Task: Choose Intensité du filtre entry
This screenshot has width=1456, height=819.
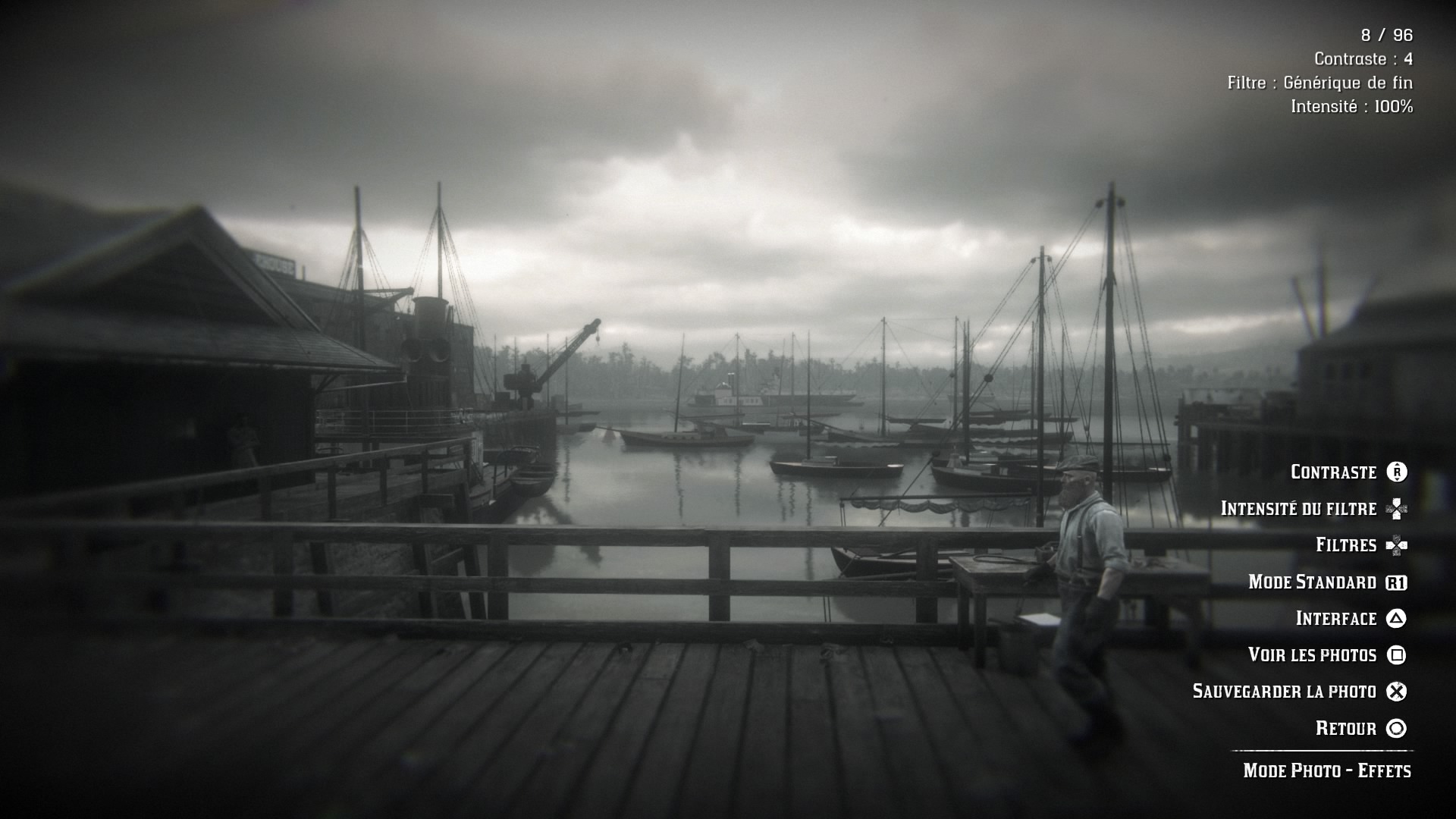Action: click(1298, 509)
